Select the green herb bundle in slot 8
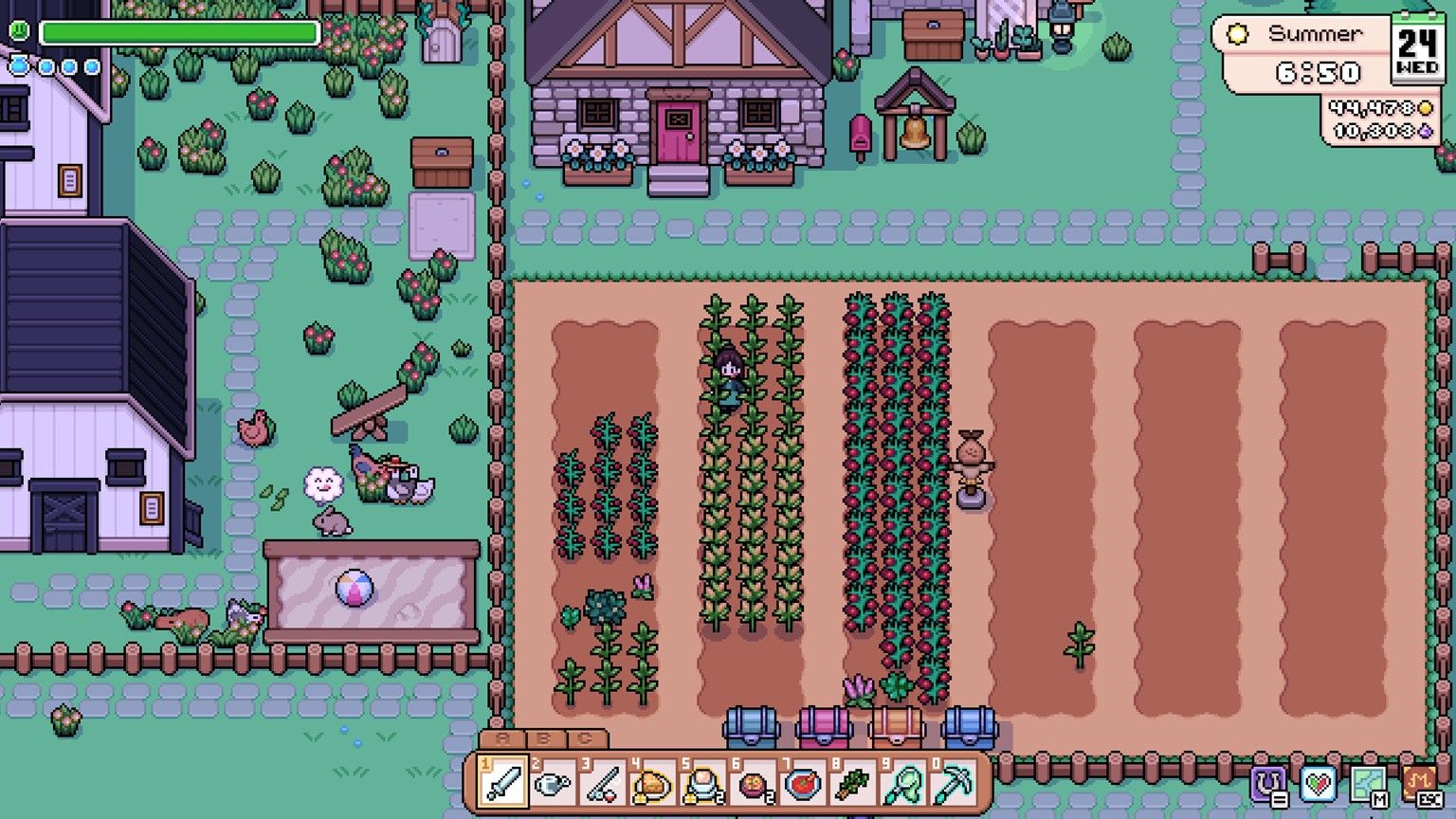The height and width of the screenshot is (819, 1456). click(x=853, y=784)
